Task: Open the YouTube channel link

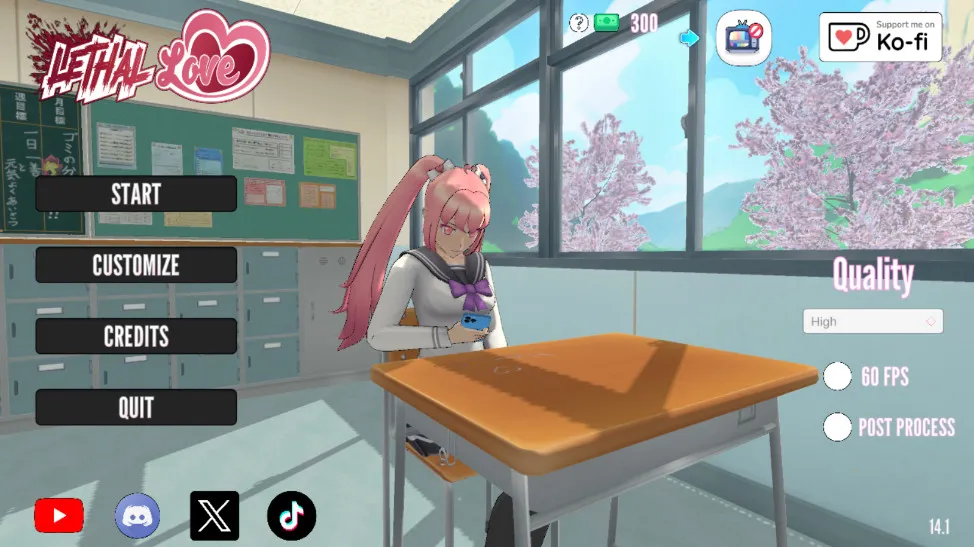Action: (59, 516)
